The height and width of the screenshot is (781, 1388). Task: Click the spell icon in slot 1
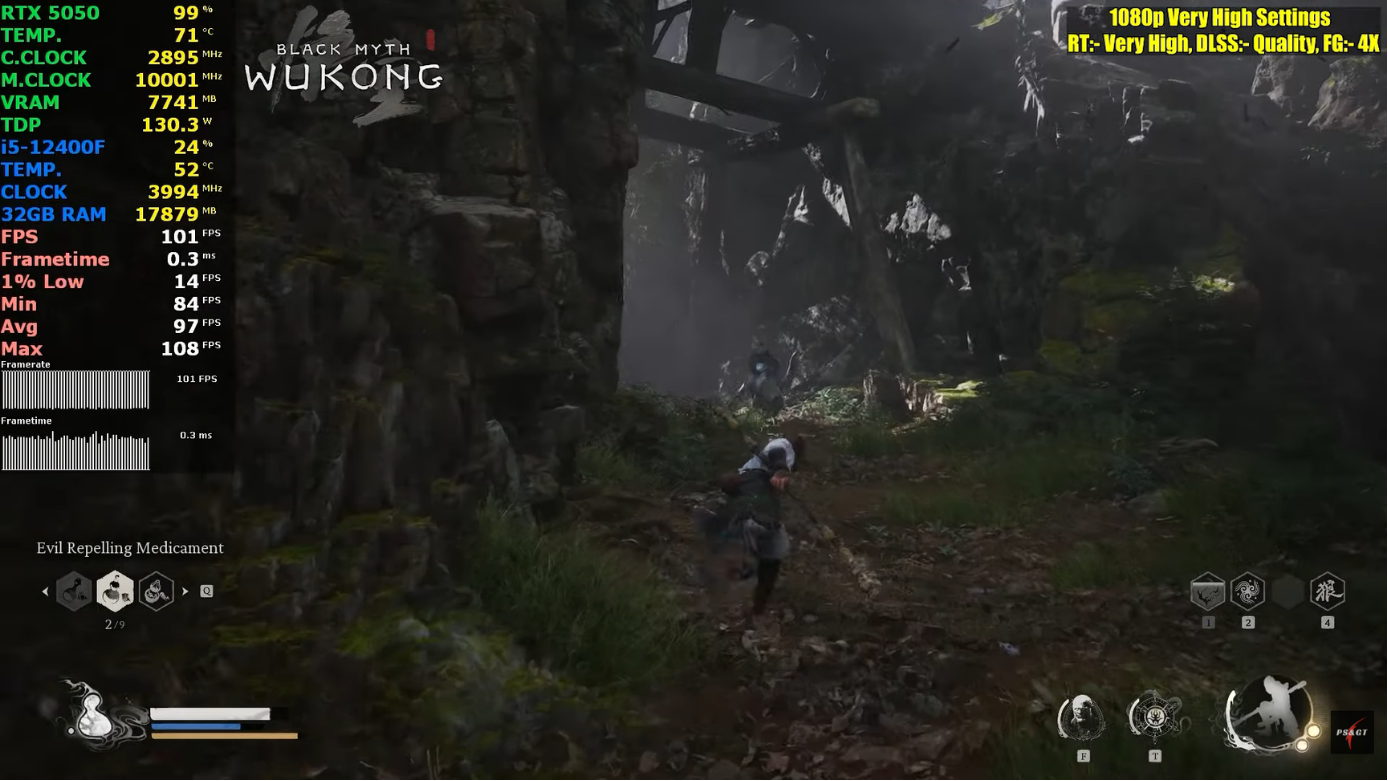(x=1207, y=592)
